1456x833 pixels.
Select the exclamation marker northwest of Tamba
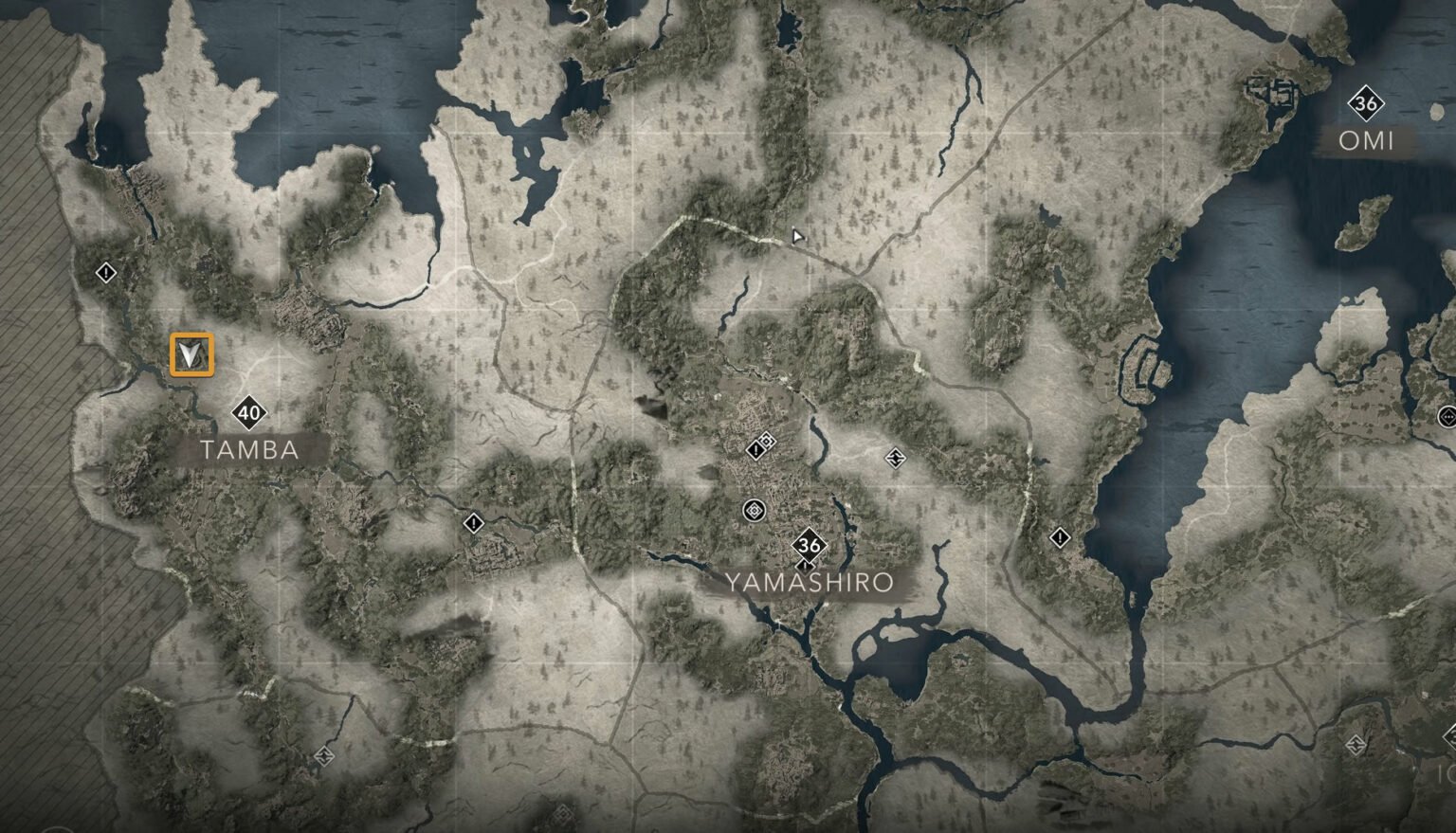104,274
